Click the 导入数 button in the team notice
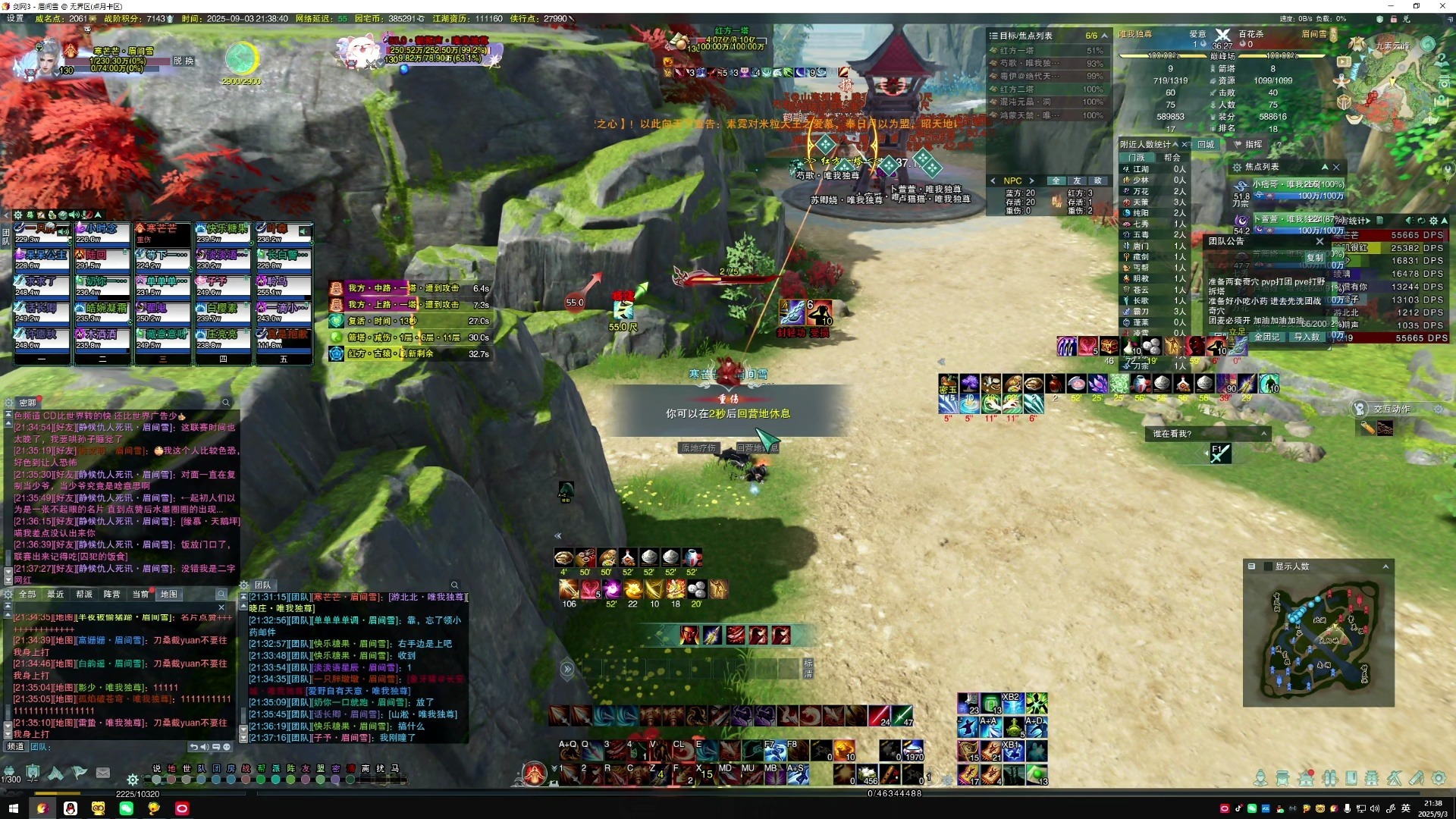Viewport: 1456px width, 819px height. click(x=1307, y=337)
